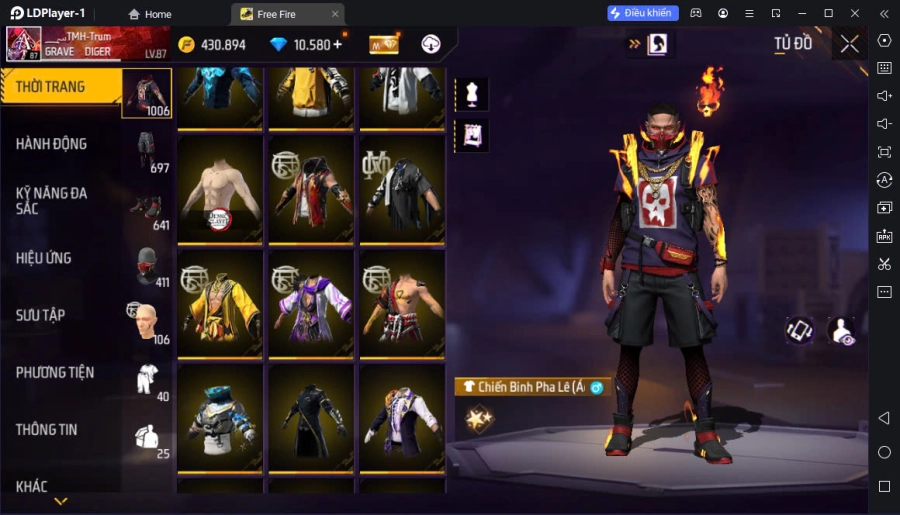Viewport: 900px width, 515px height.
Task: Equip the yellow kimono top
Action: (x=221, y=304)
